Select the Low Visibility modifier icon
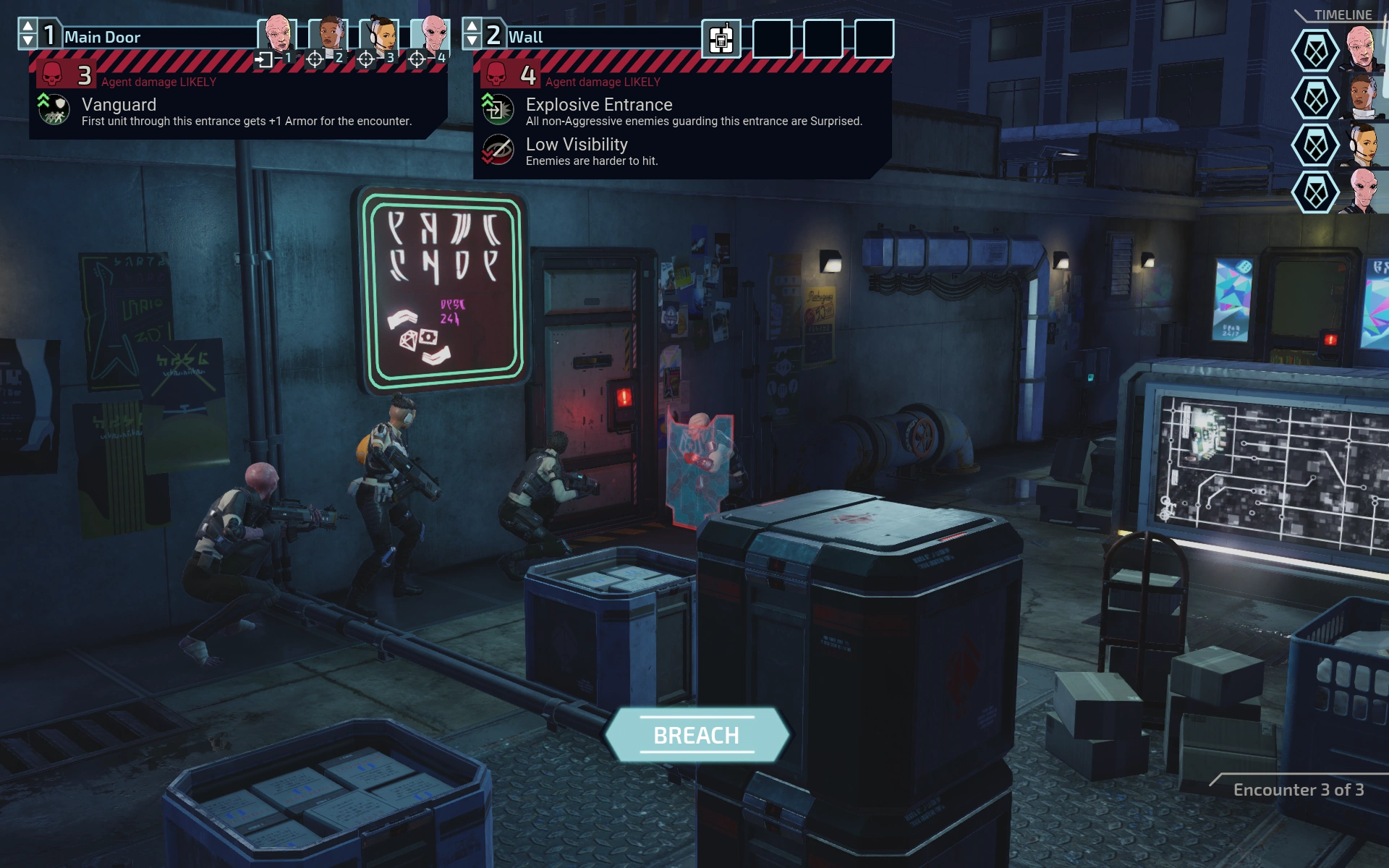 coord(498,150)
